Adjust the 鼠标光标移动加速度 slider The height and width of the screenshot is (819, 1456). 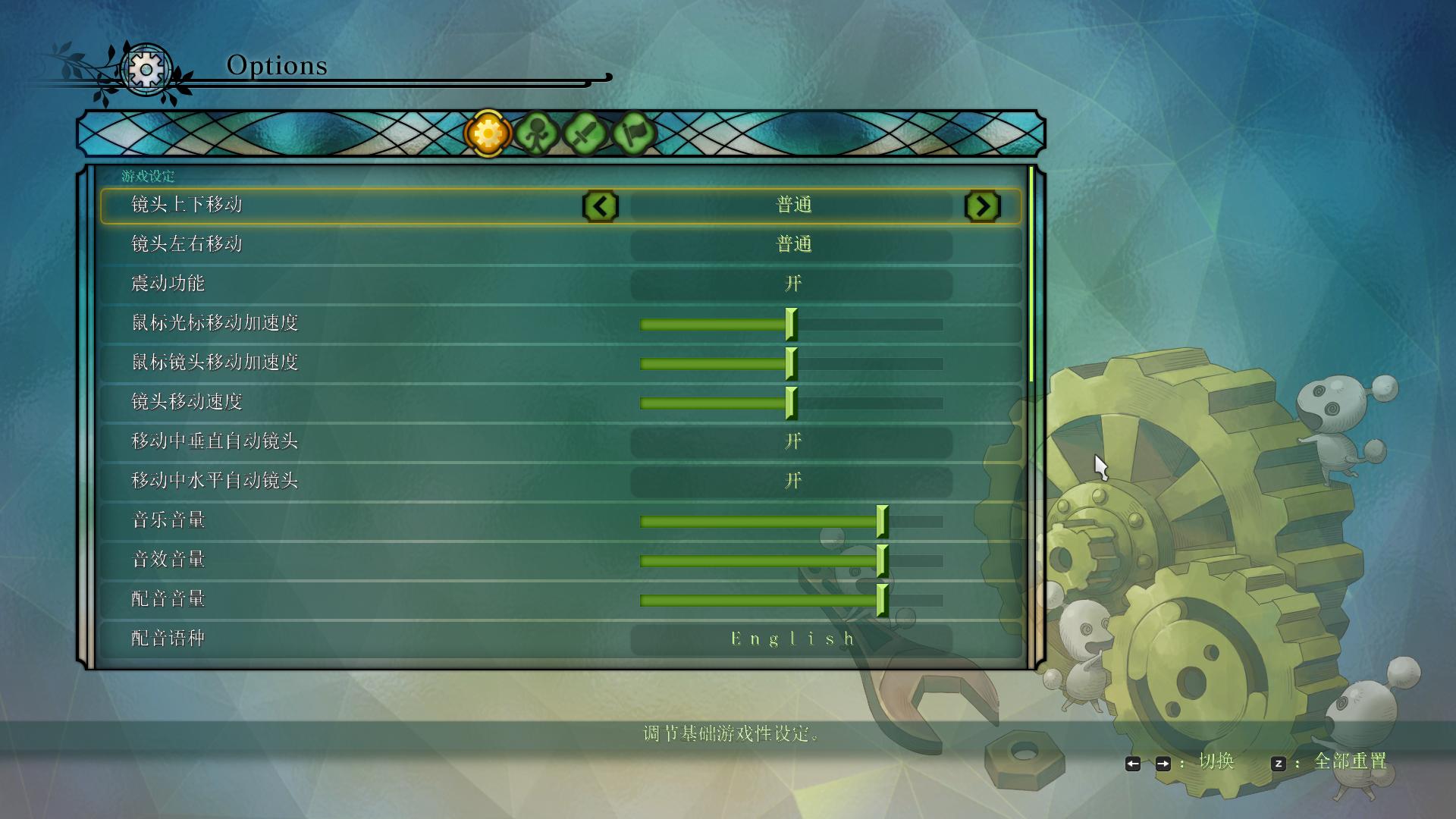tap(791, 325)
